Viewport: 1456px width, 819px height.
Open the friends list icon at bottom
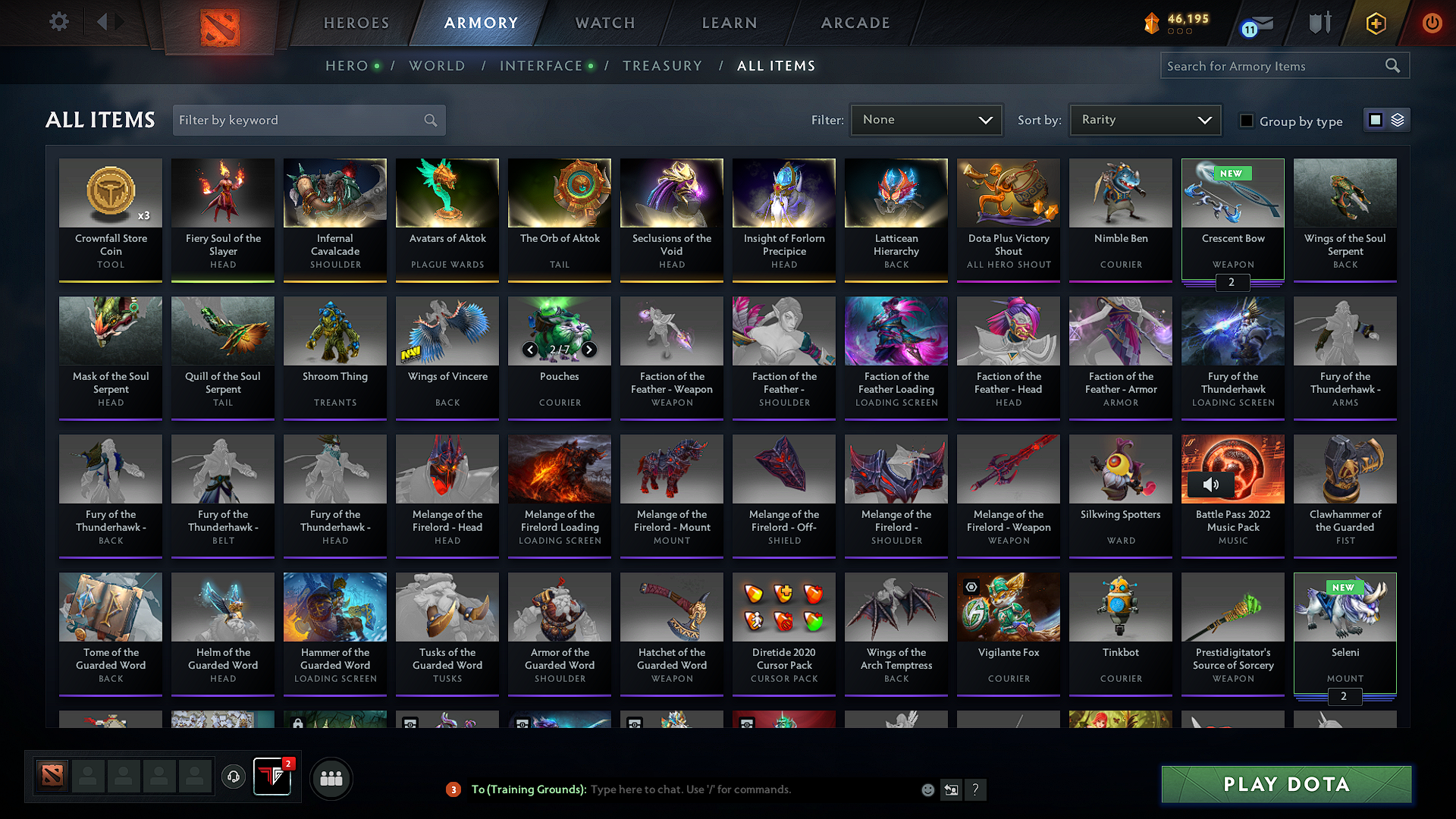pos(332,777)
